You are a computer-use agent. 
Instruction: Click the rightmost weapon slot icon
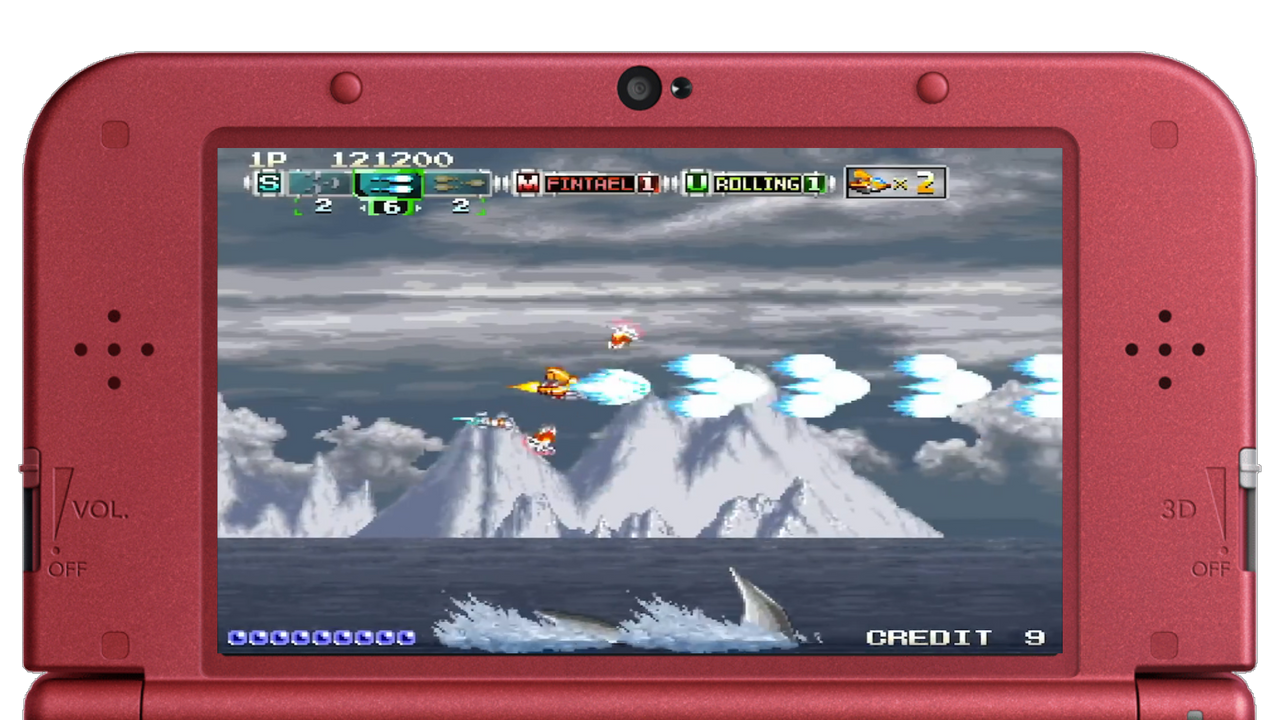click(458, 183)
